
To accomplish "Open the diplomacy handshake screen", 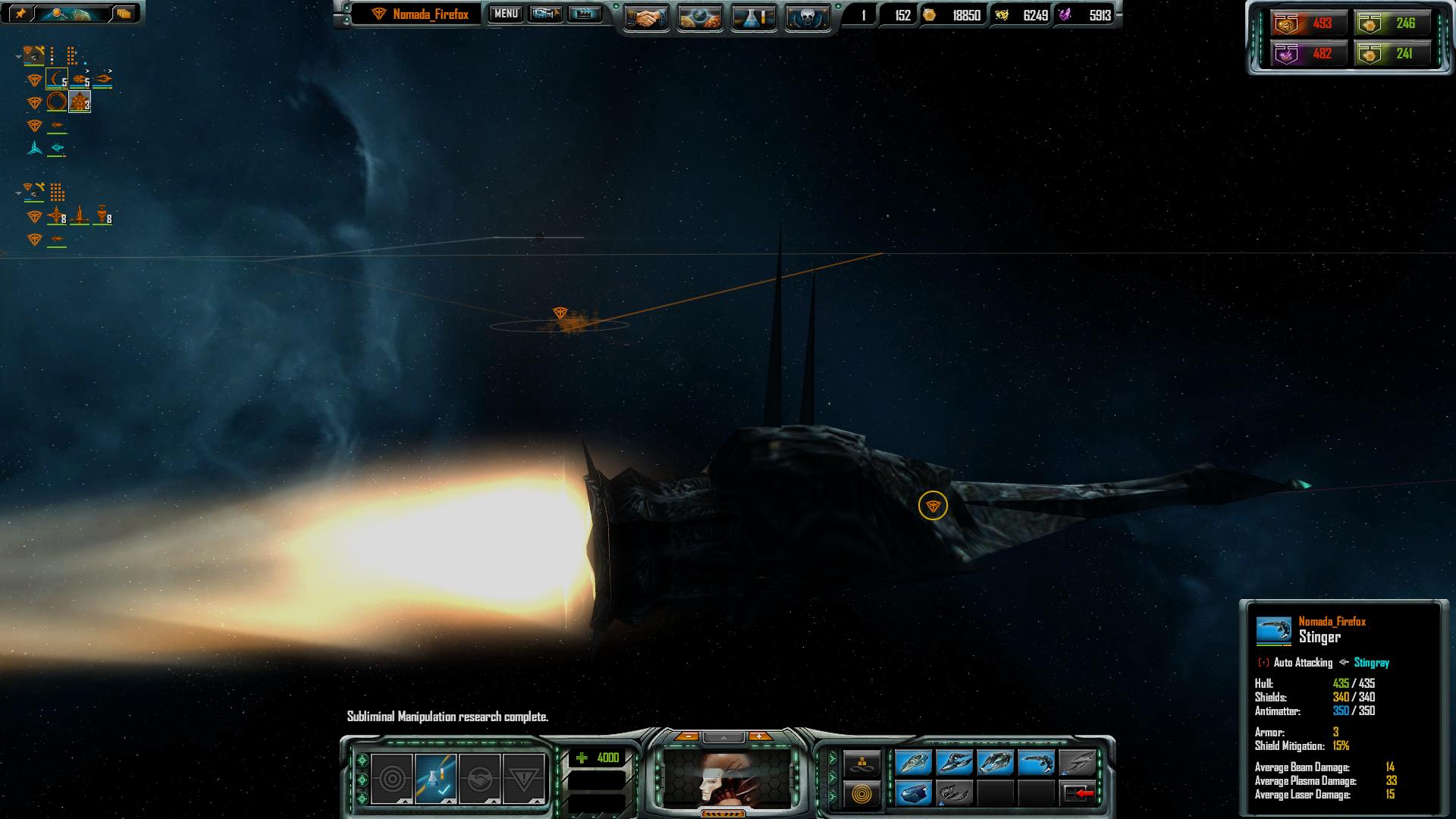I will point(646,18).
